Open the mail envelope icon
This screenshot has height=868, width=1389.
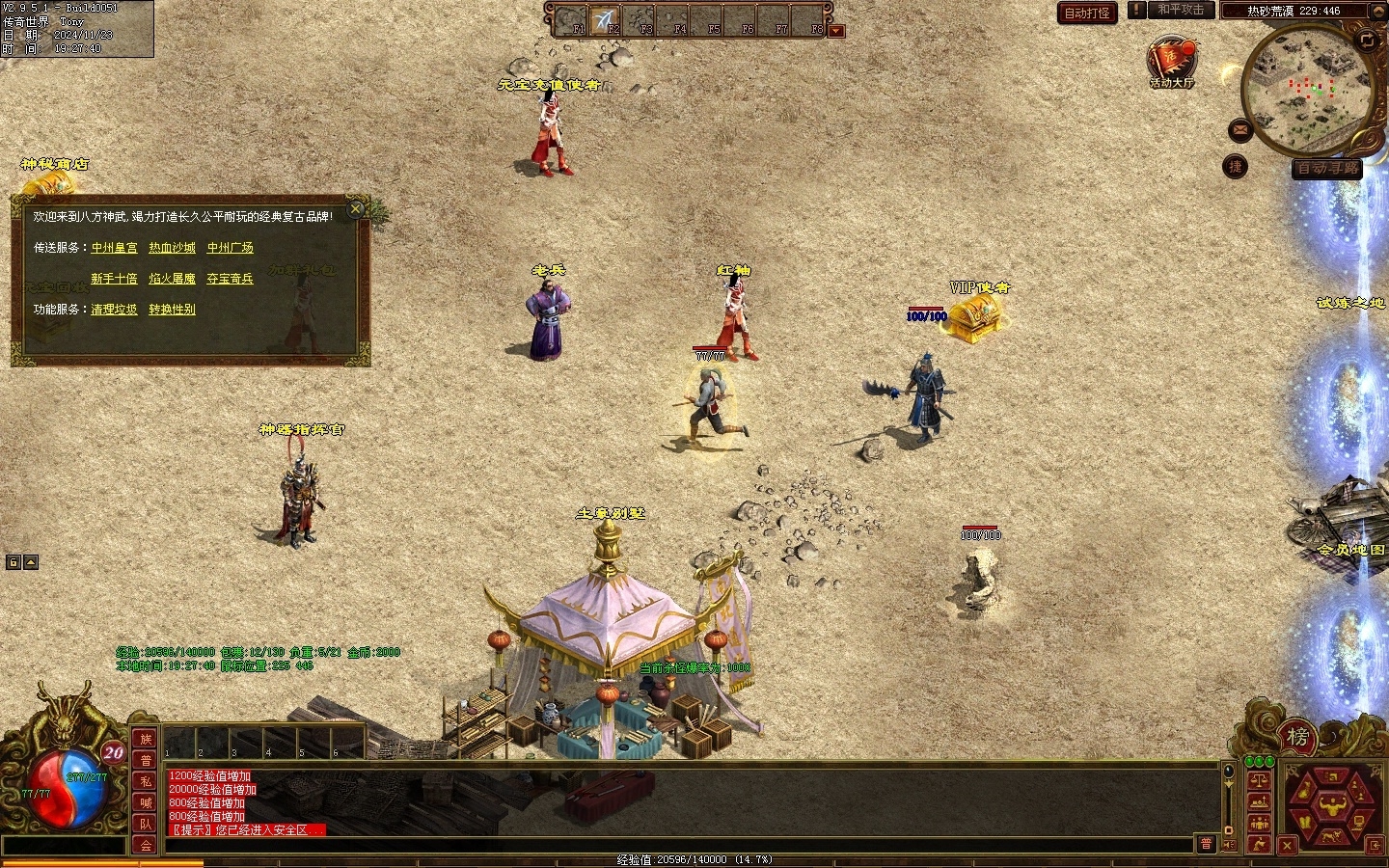[x=1240, y=129]
